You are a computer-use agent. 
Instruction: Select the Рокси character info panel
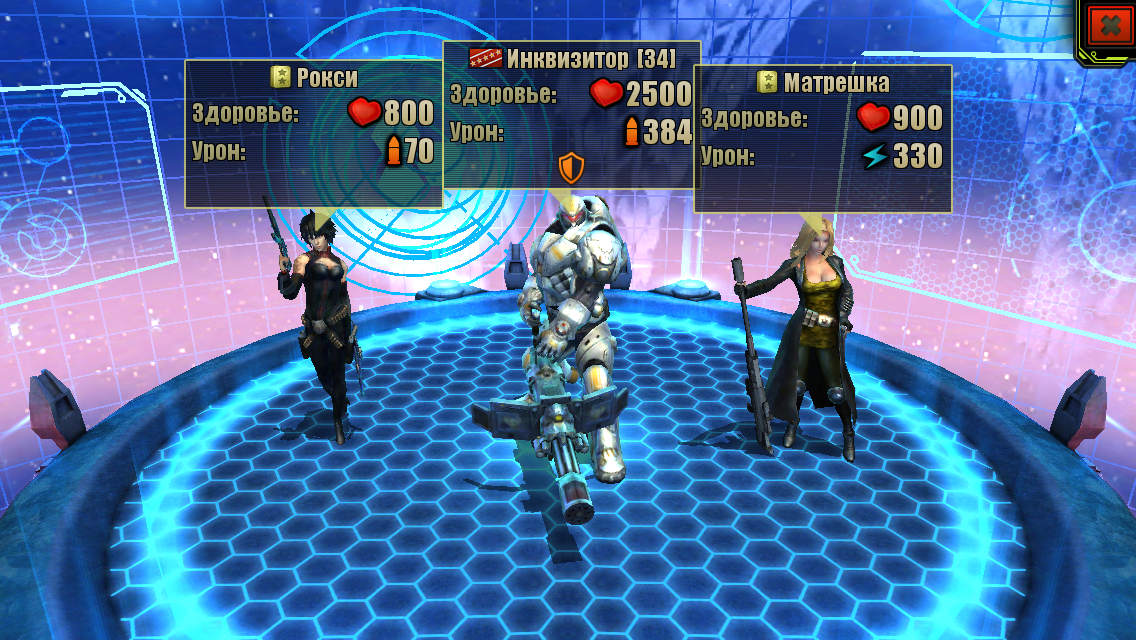coord(313,133)
